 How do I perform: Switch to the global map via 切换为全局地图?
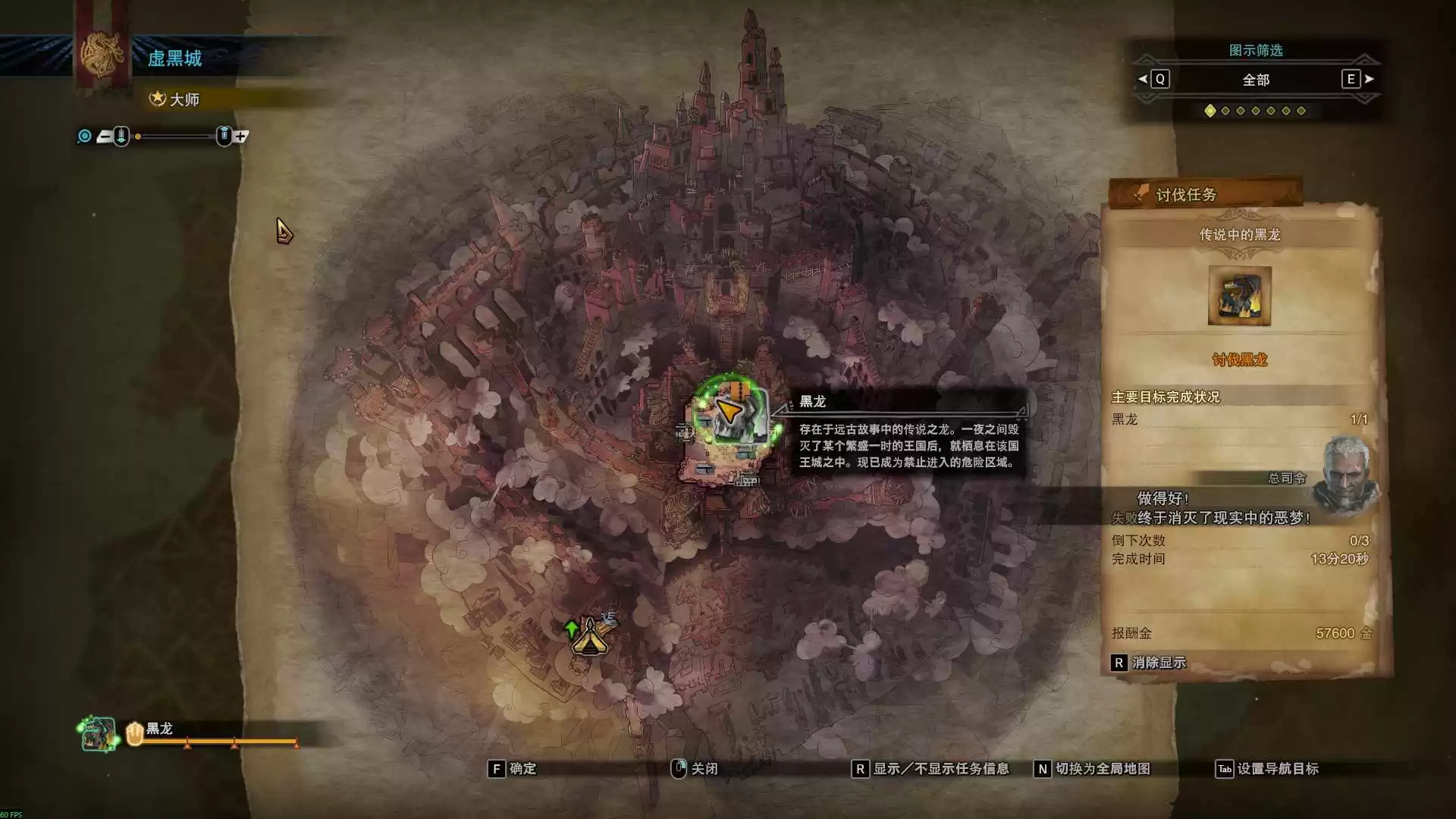coord(1093,769)
